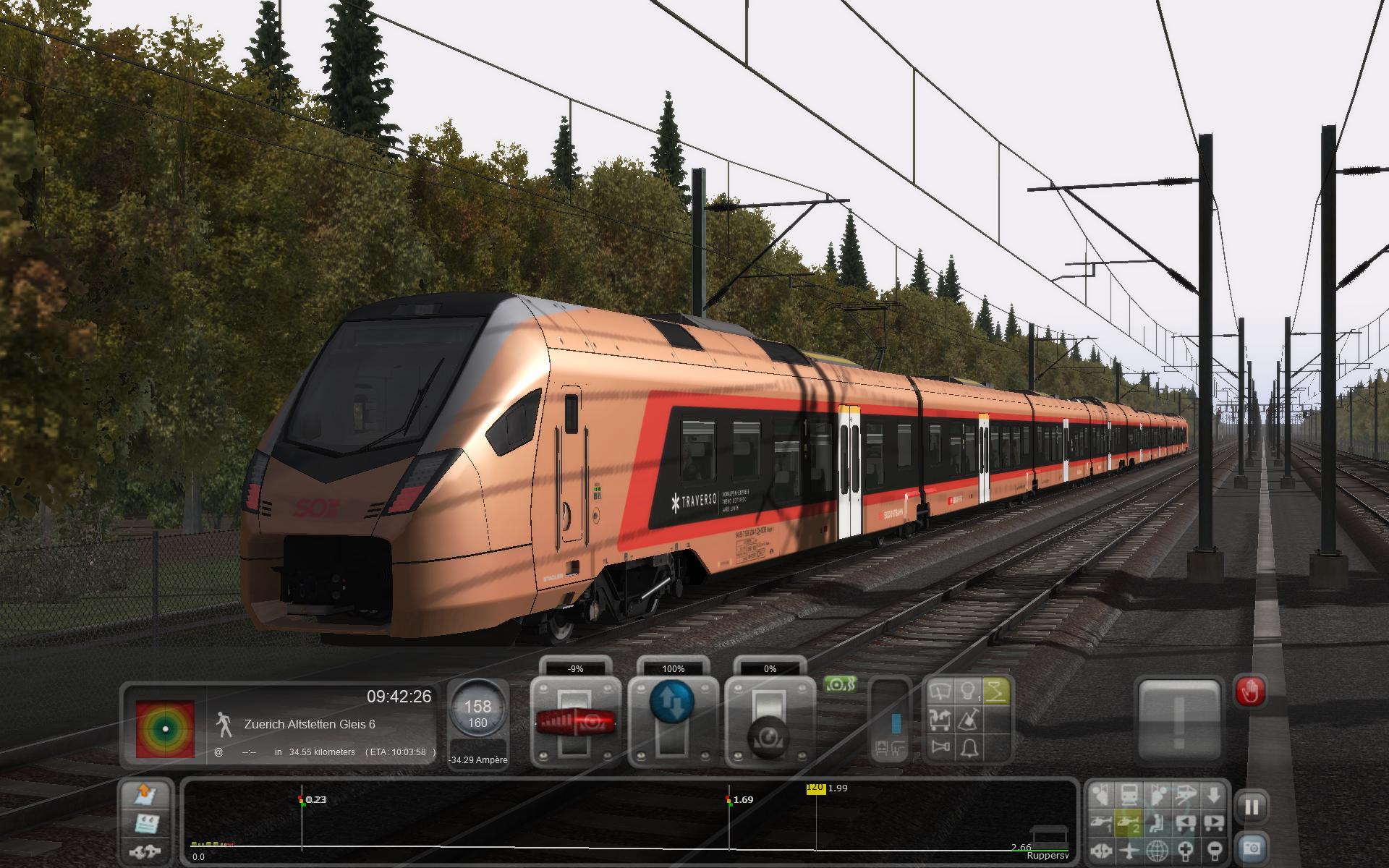Open the task list clipboard panel
The width and height of the screenshot is (1389, 868).
coord(147,822)
